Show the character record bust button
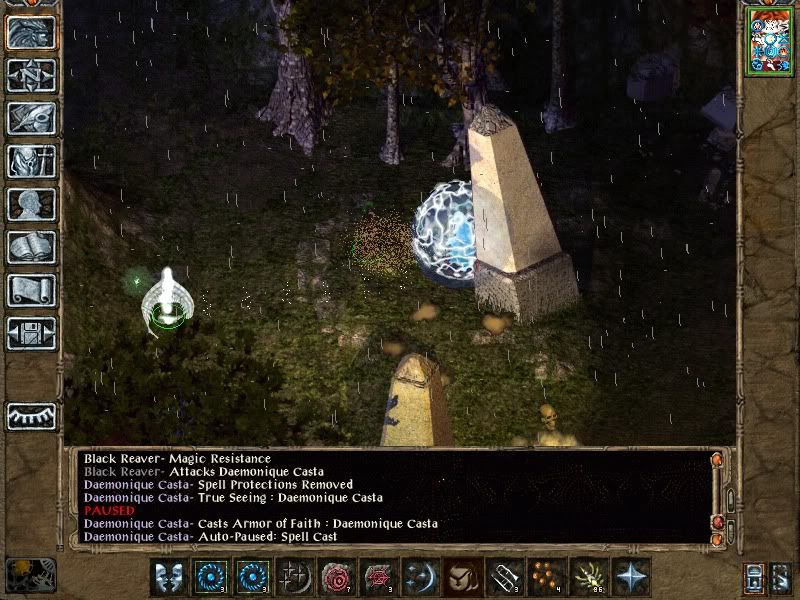The width and height of the screenshot is (800, 600). (31, 204)
